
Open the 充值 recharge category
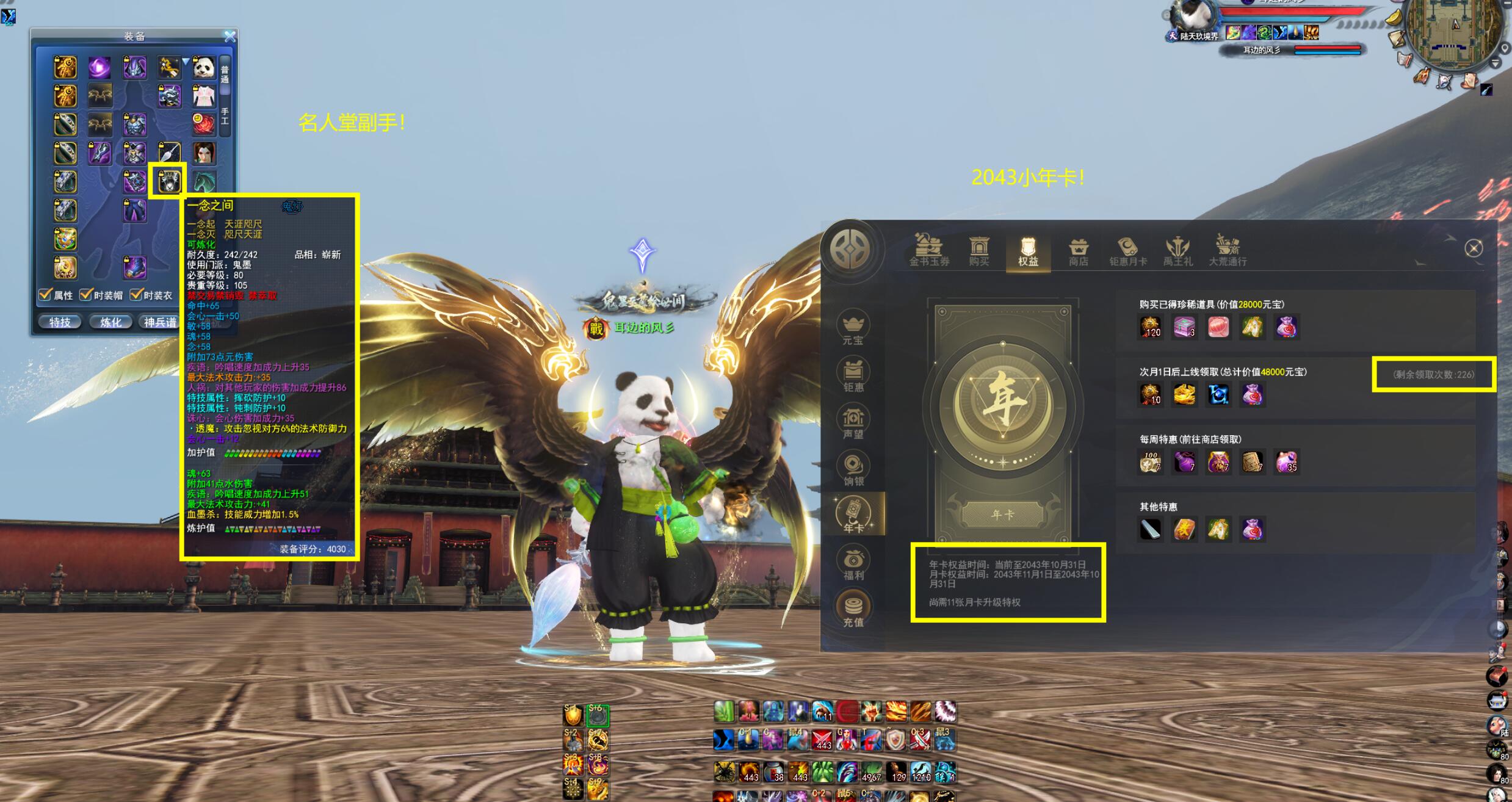853,610
